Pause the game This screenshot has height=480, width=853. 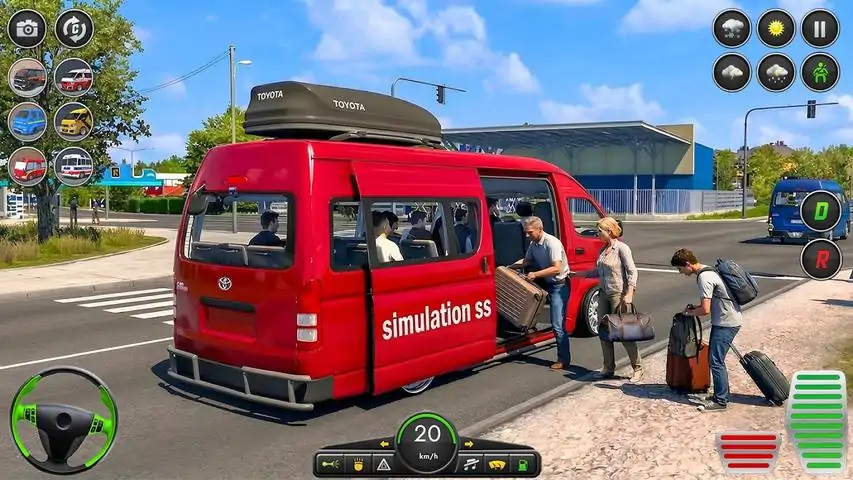pyautogui.click(x=820, y=28)
